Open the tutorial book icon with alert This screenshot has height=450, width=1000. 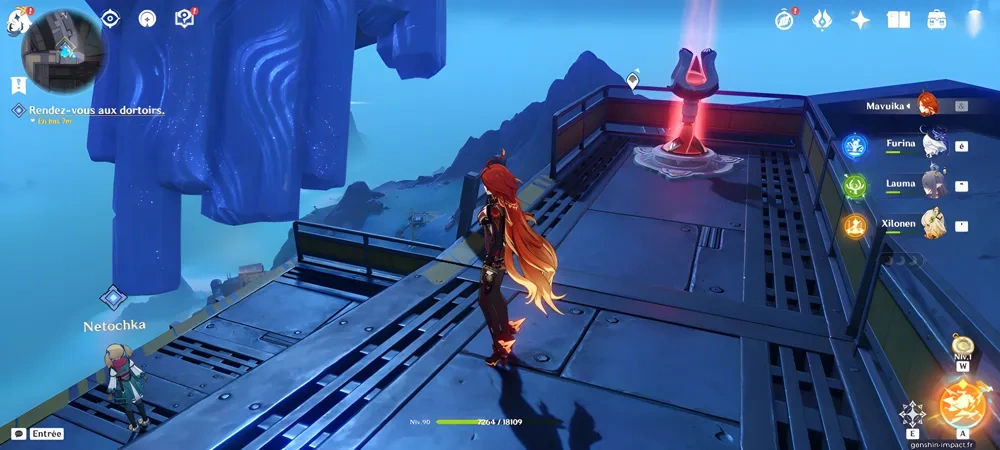(184, 18)
